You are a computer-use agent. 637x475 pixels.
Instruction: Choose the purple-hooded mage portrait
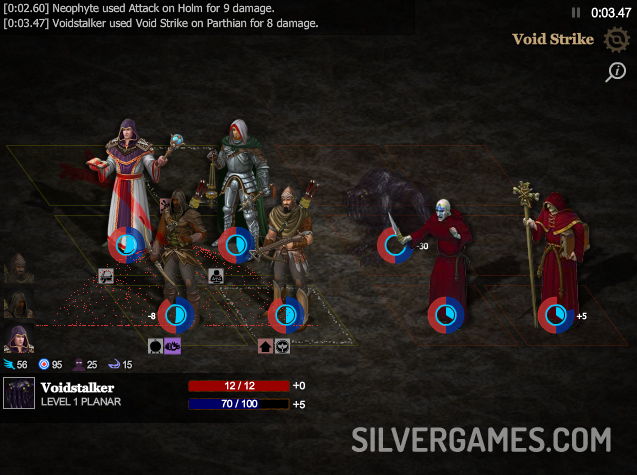coord(17,339)
